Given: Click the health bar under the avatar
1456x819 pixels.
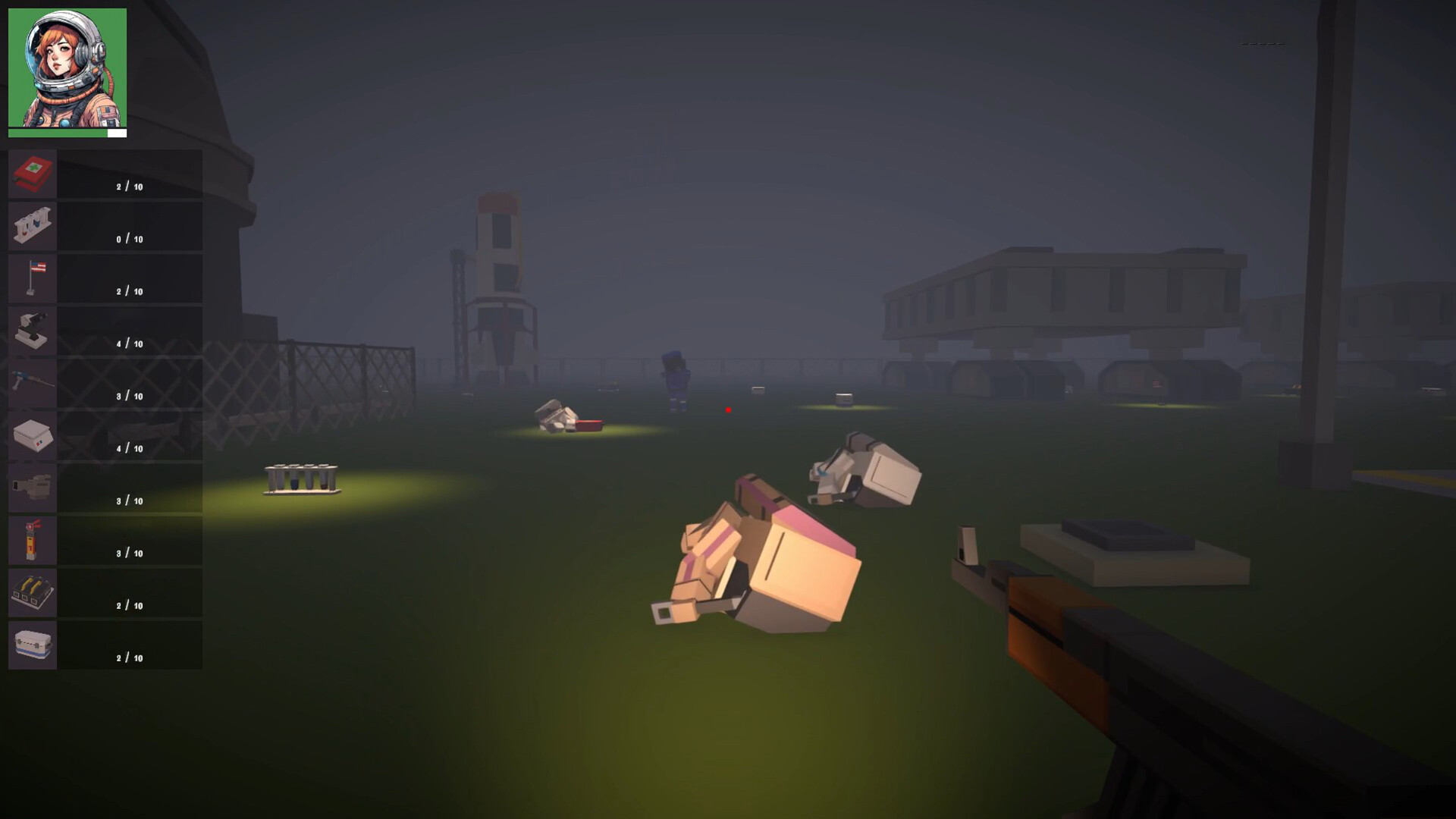Looking at the screenshot, I should [67, 132].
